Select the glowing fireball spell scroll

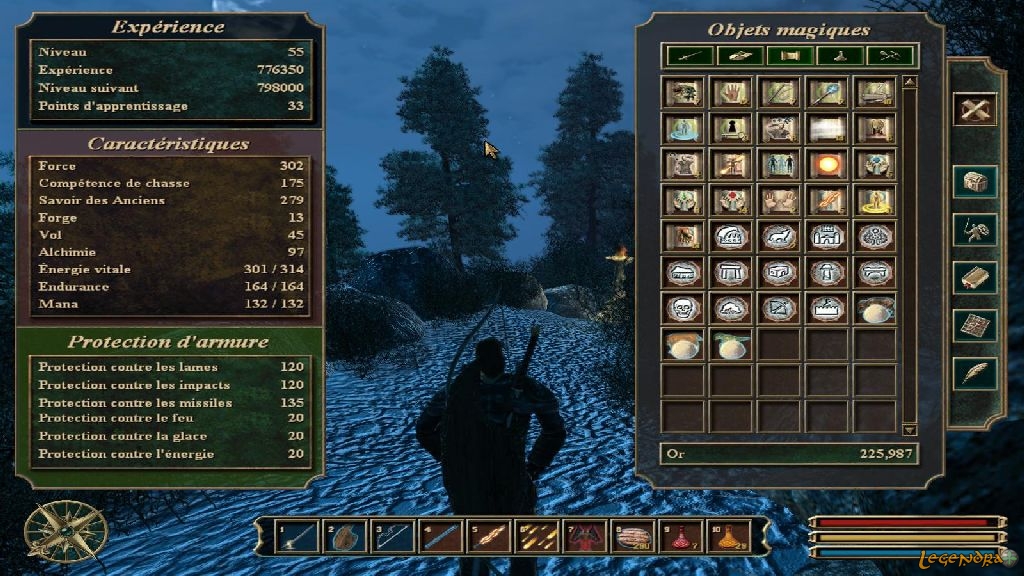tap(828, 165)
